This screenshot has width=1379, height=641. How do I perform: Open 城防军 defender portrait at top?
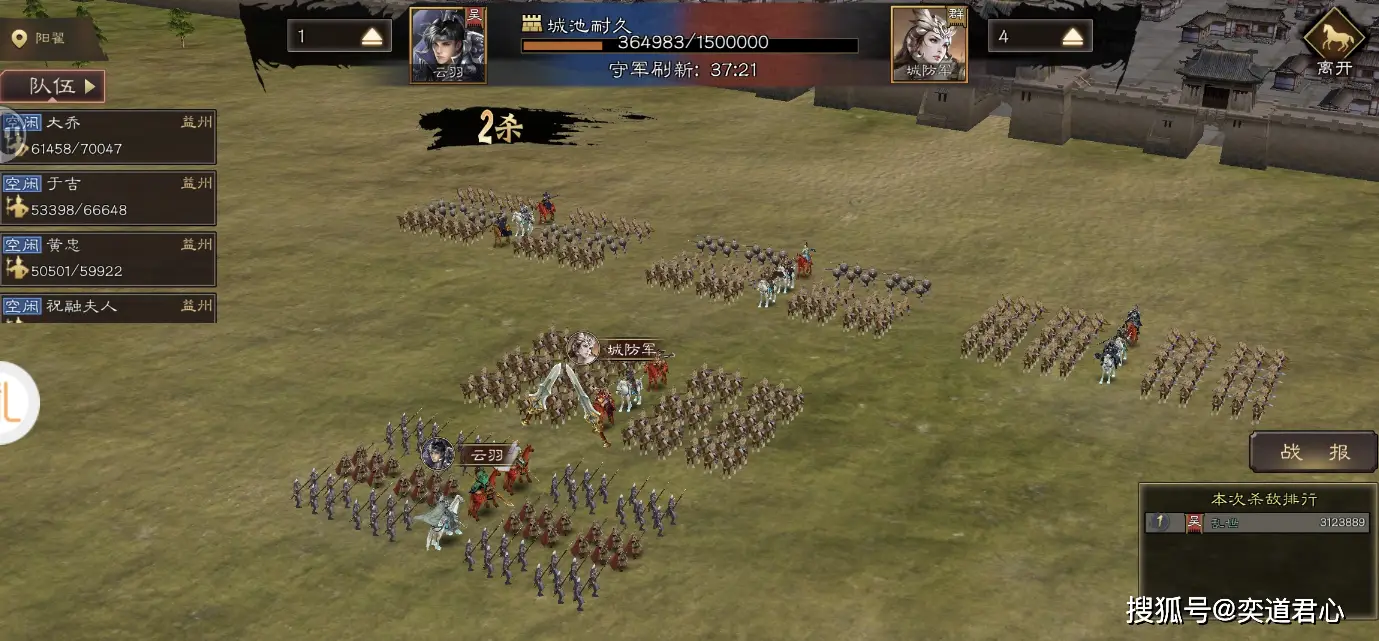929,44
